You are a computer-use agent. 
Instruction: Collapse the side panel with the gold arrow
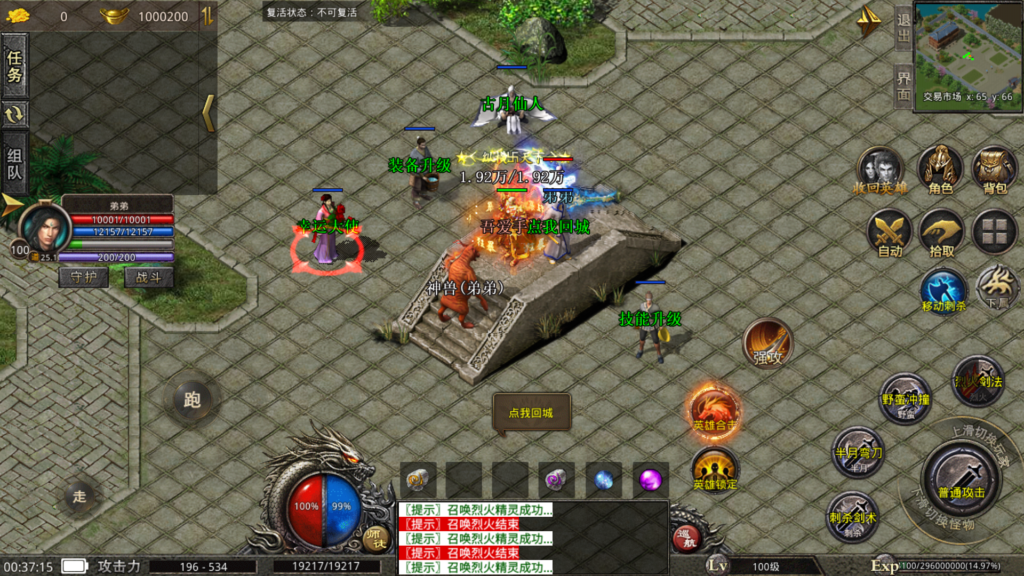tap(208, 114)
